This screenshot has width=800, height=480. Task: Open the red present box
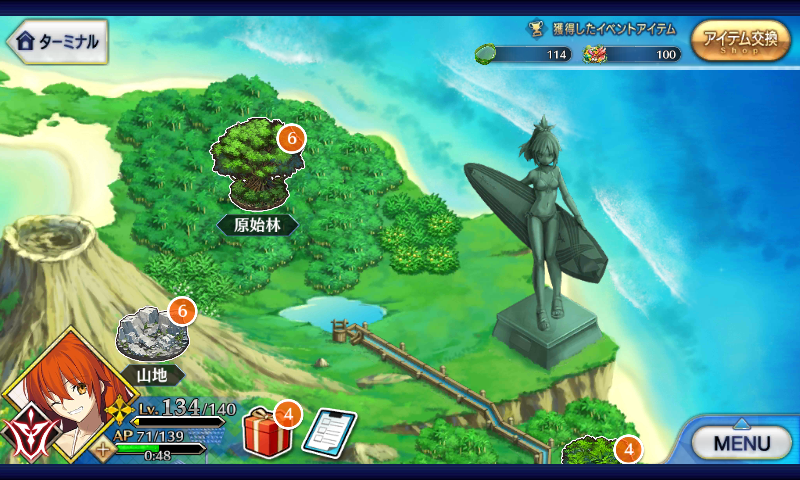(267, 432)
